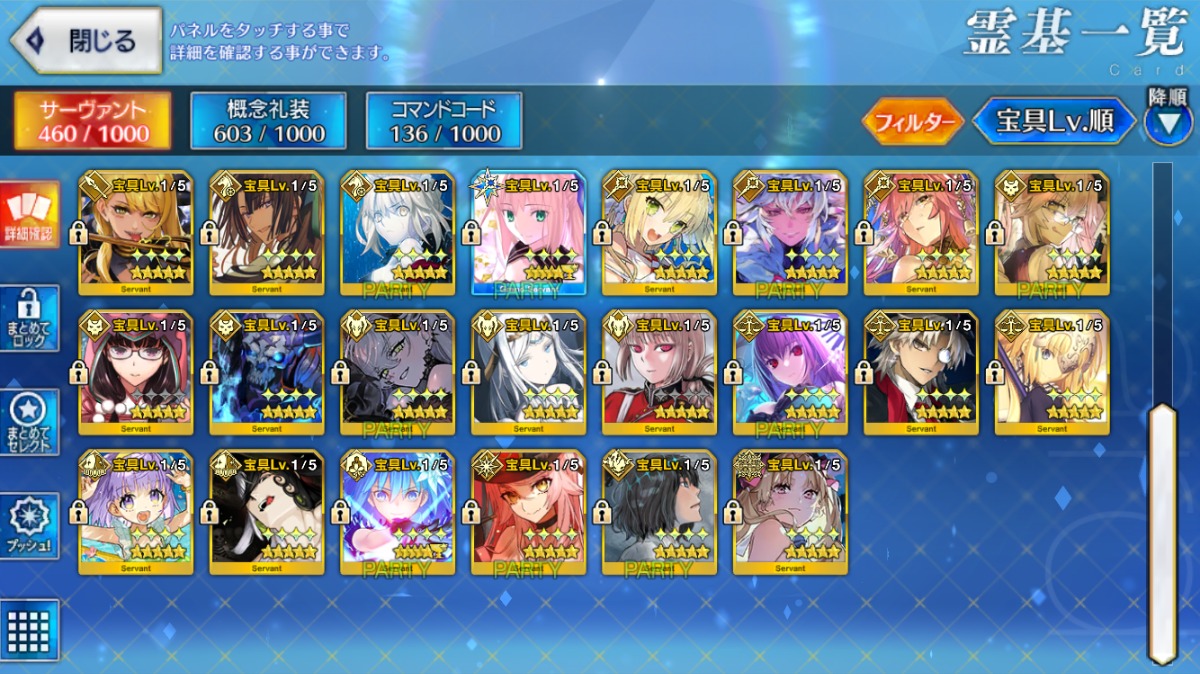The height and width of the screenshot is (674, 1200).
Task: Close the spirit origin list with 閉じる
Action: click(86, 41)
